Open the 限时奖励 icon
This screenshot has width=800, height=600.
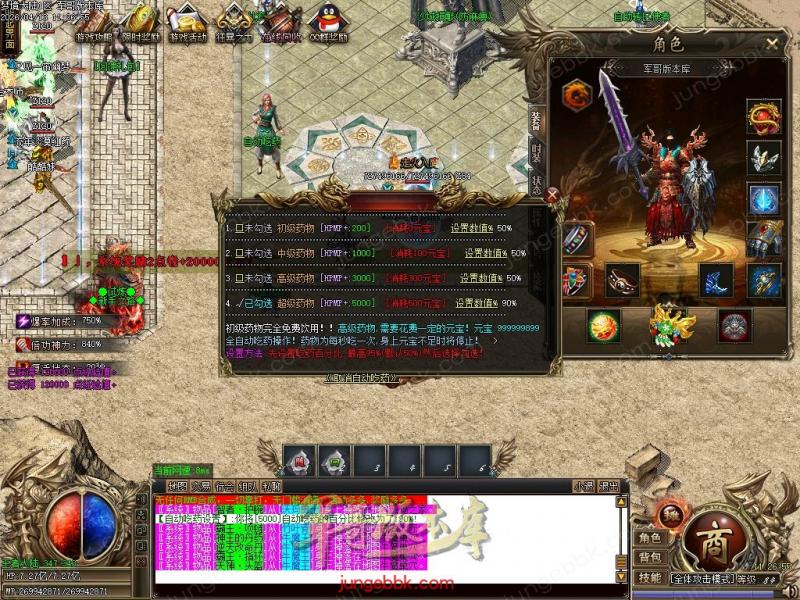pos(140,22)
